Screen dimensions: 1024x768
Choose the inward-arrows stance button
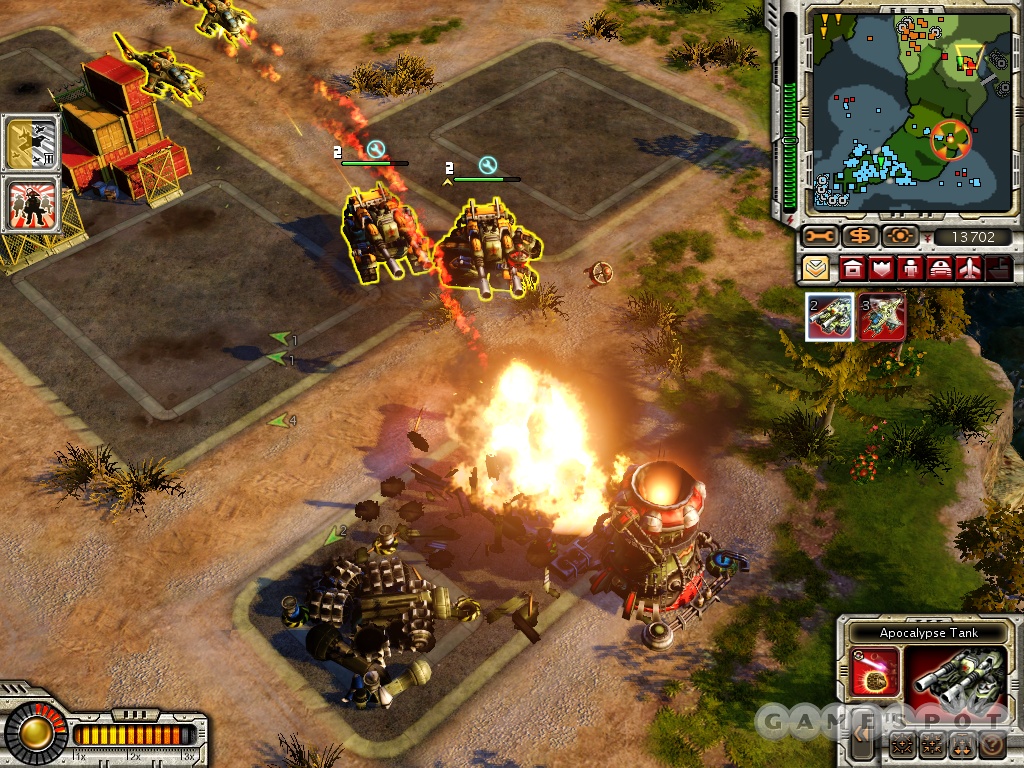[934, 745]
